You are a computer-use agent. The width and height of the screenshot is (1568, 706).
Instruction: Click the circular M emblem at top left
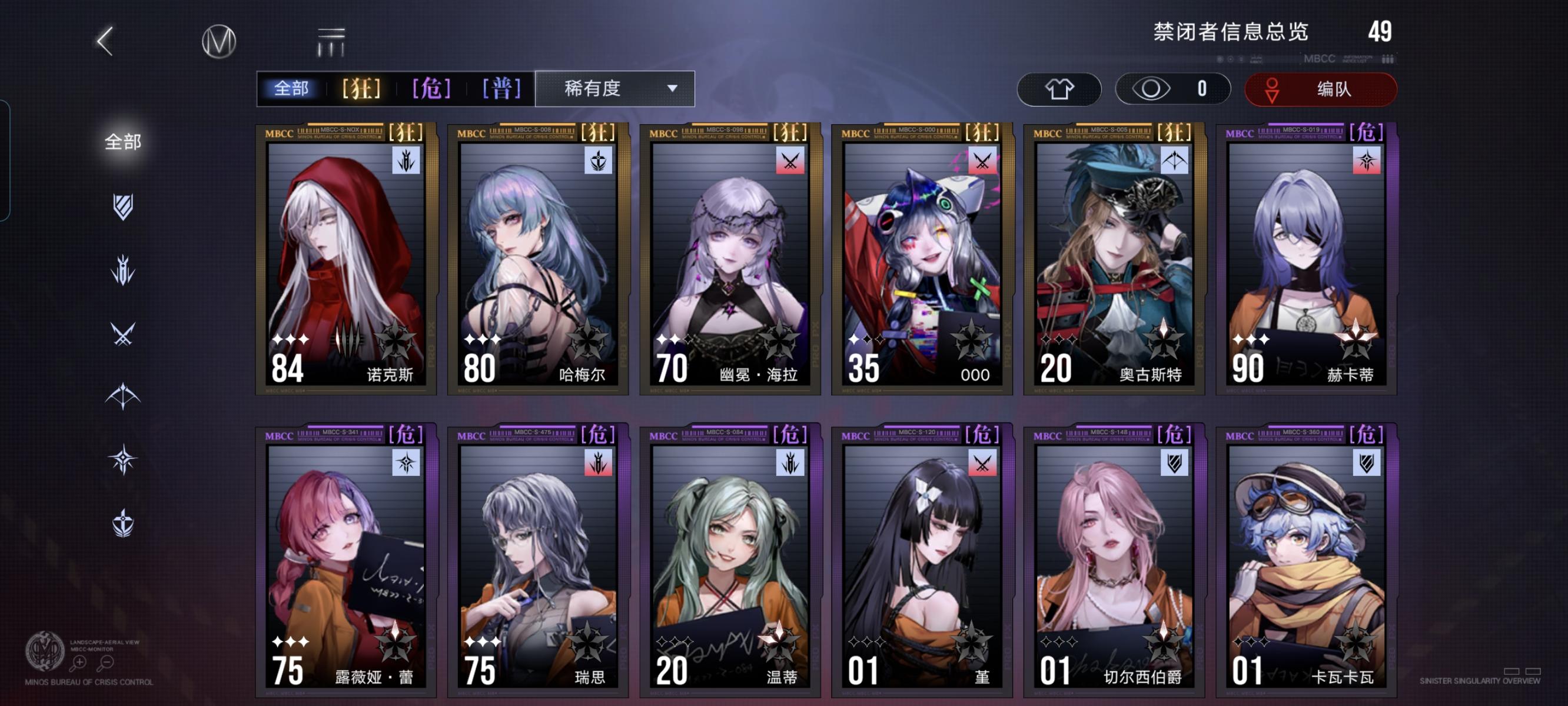[219, 41]
